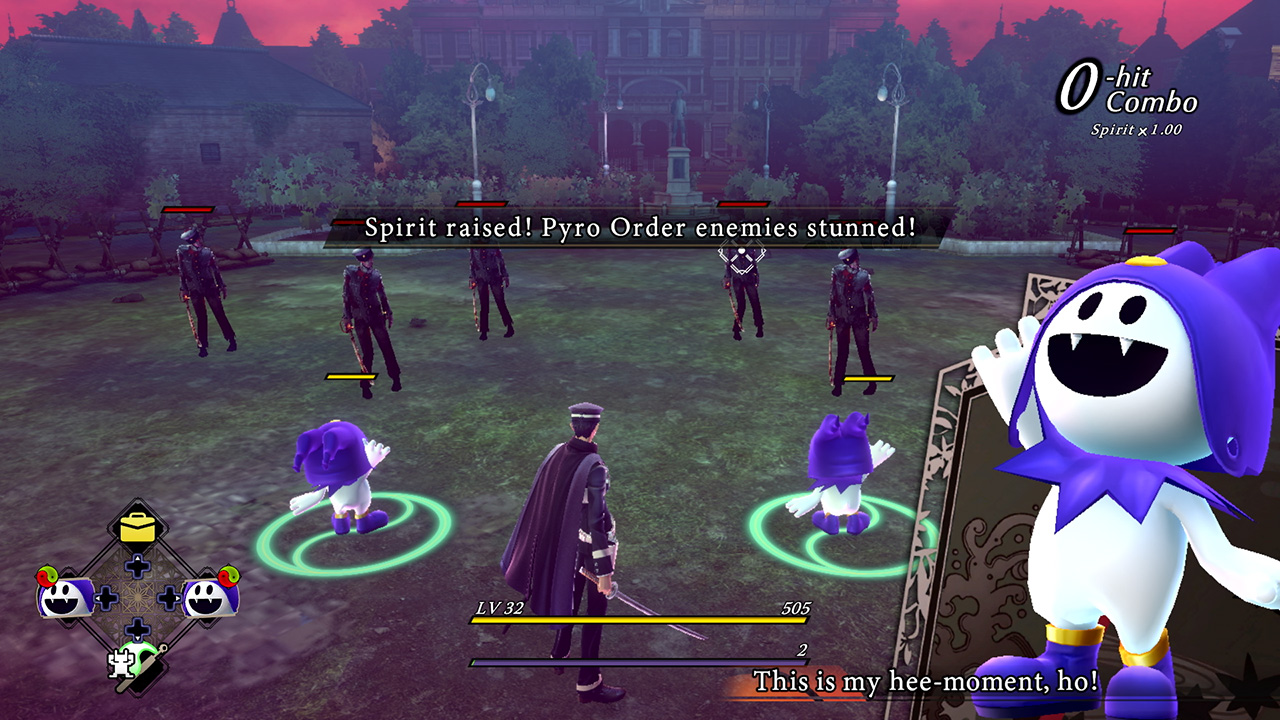
Task: Expand the downward d-pad arrow toward the gadget
Action: [137, 627]
